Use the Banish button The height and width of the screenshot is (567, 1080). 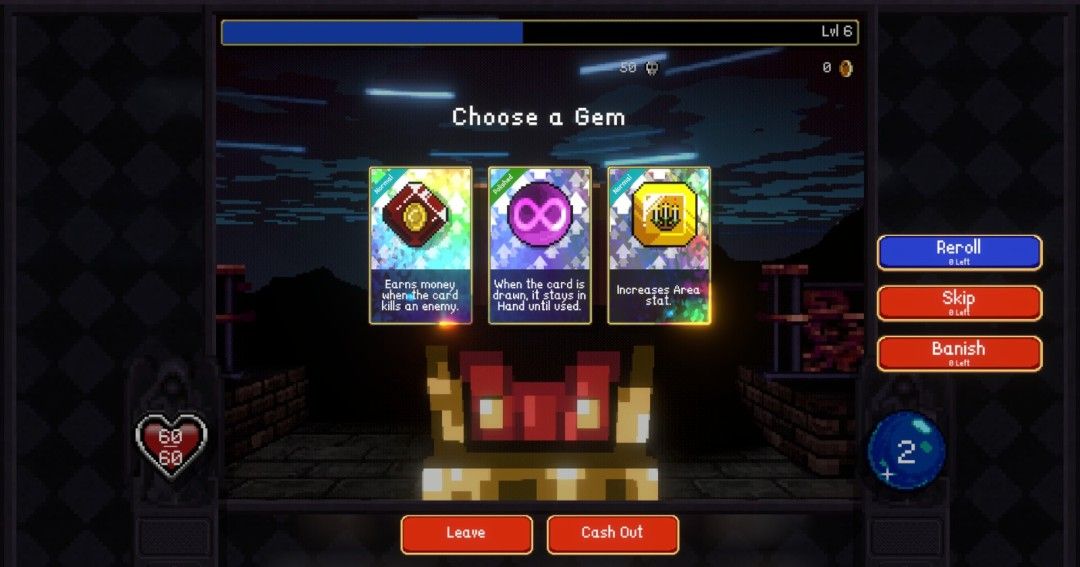click(x=959, y=353)
